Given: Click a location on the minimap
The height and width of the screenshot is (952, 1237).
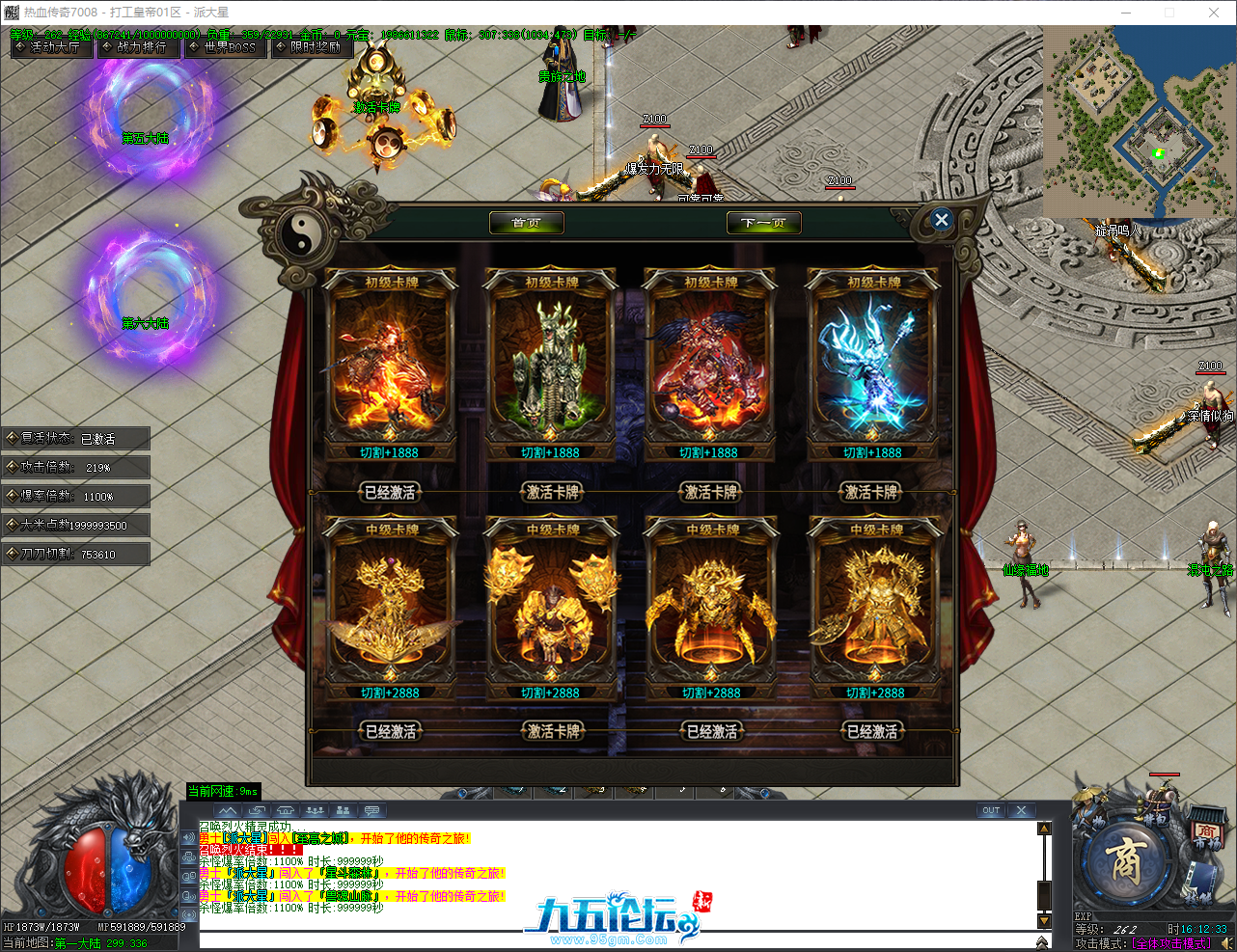Looking at the screenshot, I should click(x=1139, y=116).
